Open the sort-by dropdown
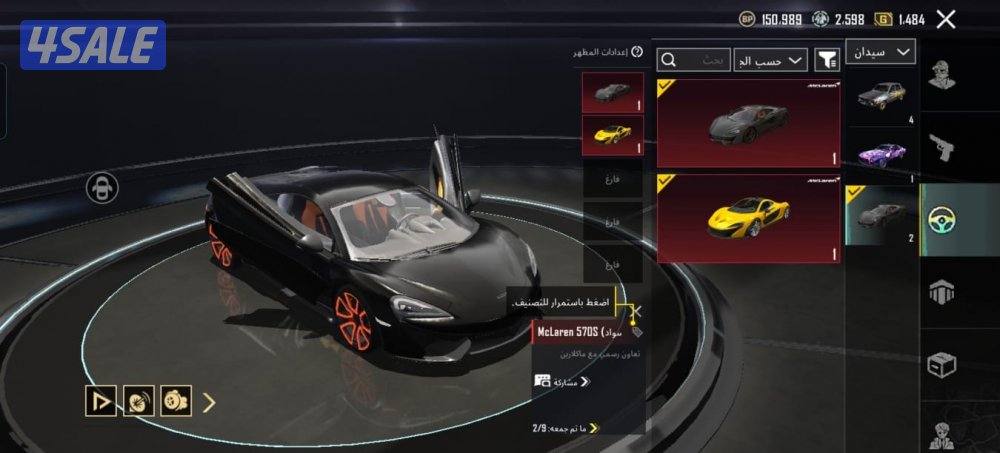 pos(770,60)
